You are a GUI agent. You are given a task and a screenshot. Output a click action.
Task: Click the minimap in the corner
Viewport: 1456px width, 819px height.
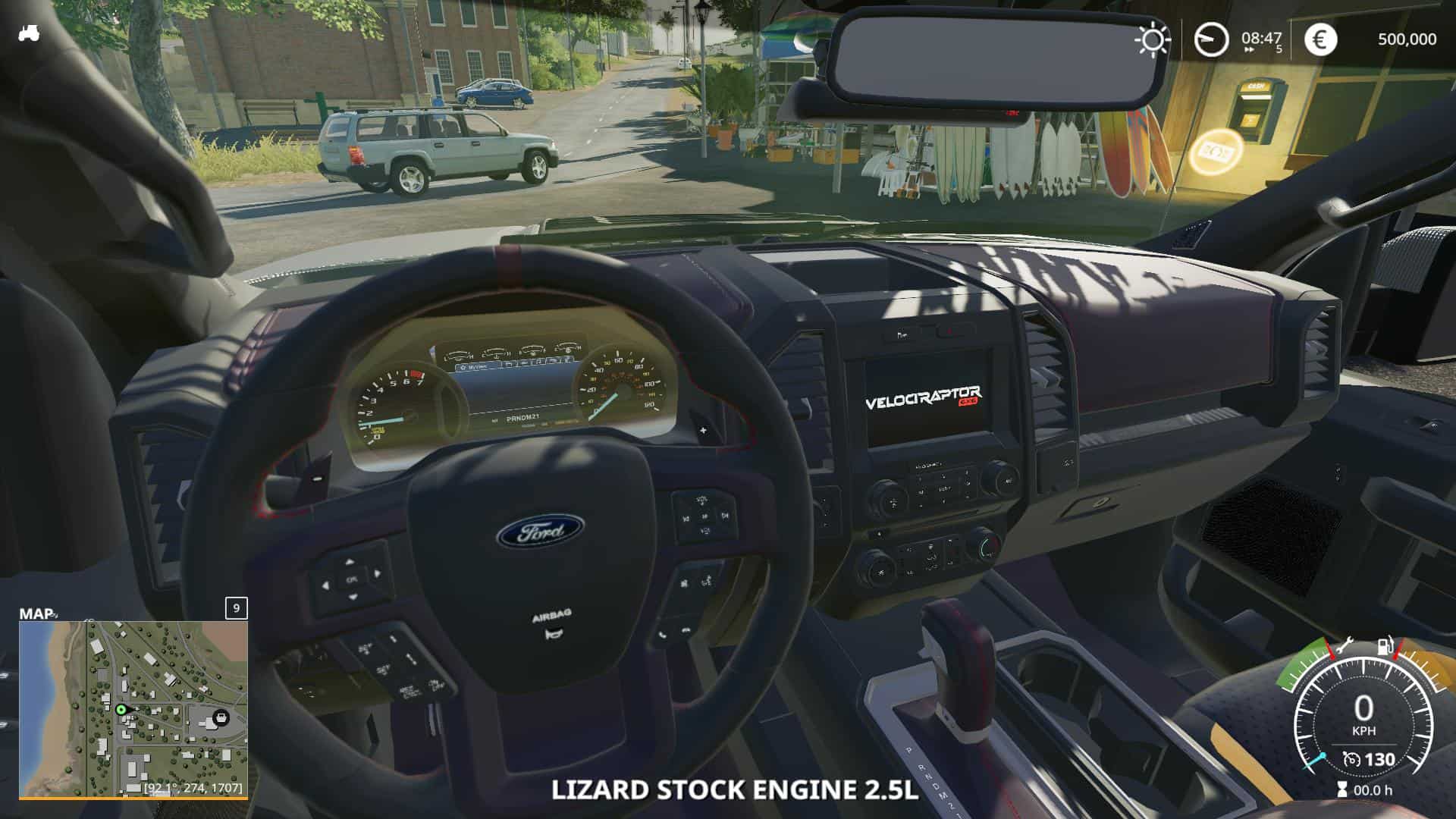[133, 708]
